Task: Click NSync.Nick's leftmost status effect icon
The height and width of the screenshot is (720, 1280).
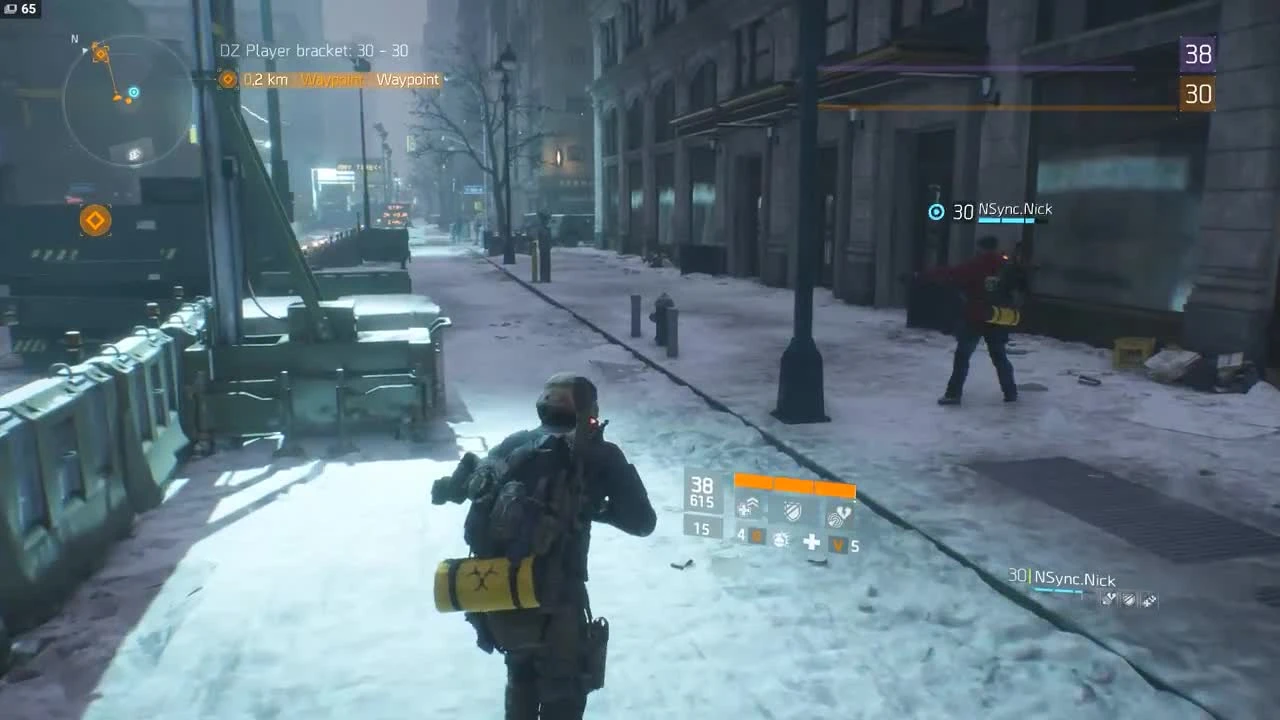Action: (x=1109, y=598)
